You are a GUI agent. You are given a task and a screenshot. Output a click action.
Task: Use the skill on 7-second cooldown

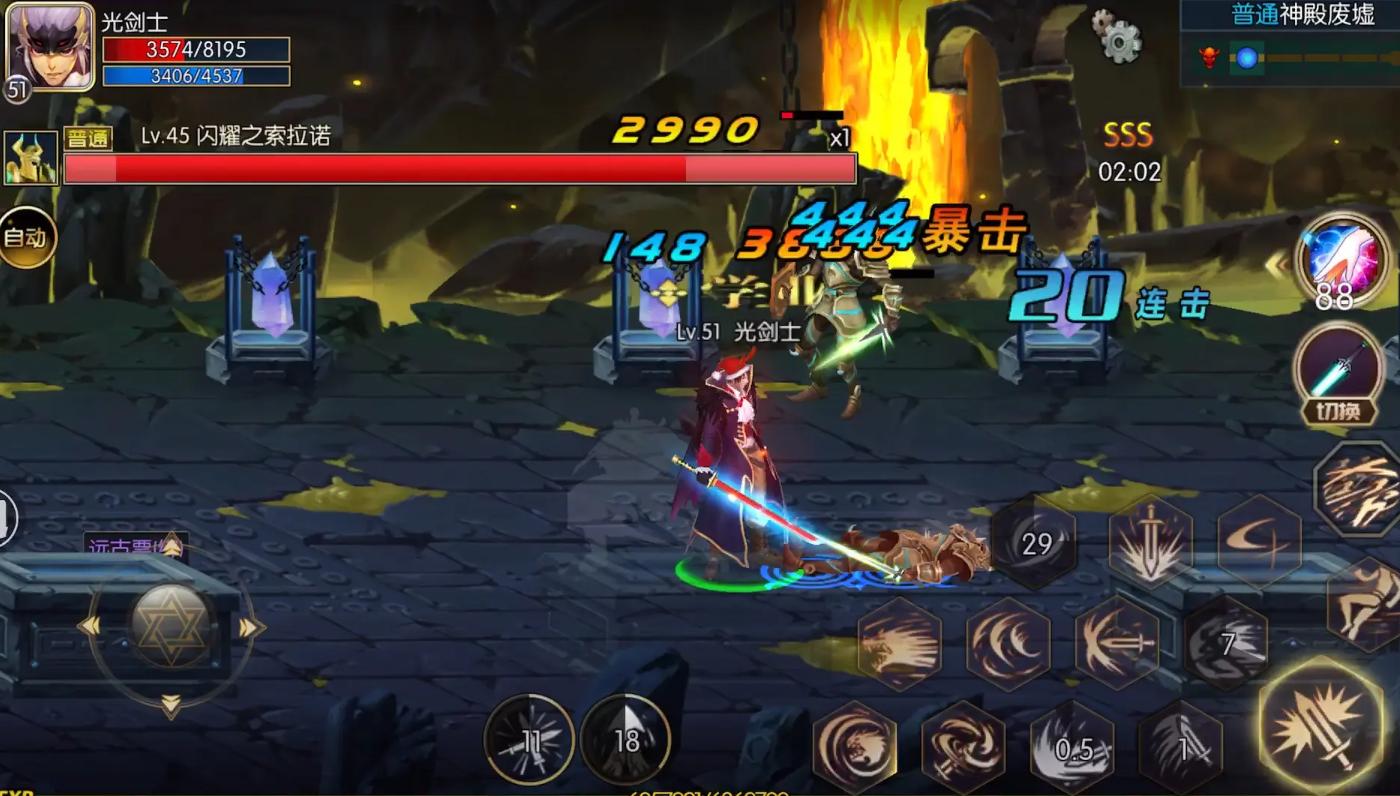point(1226,643)
